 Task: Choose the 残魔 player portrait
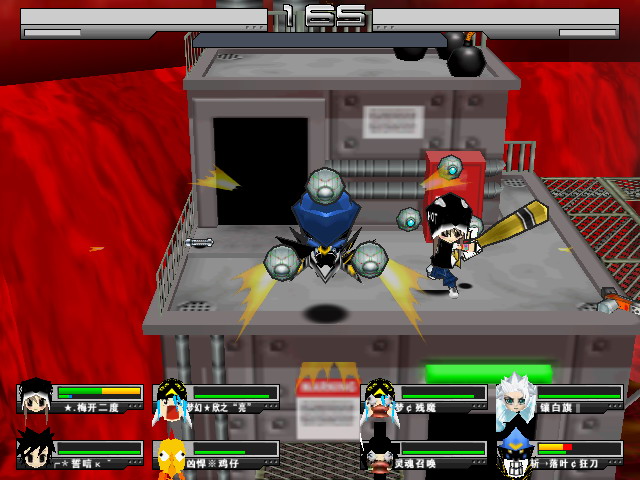(x=378, y=398)
